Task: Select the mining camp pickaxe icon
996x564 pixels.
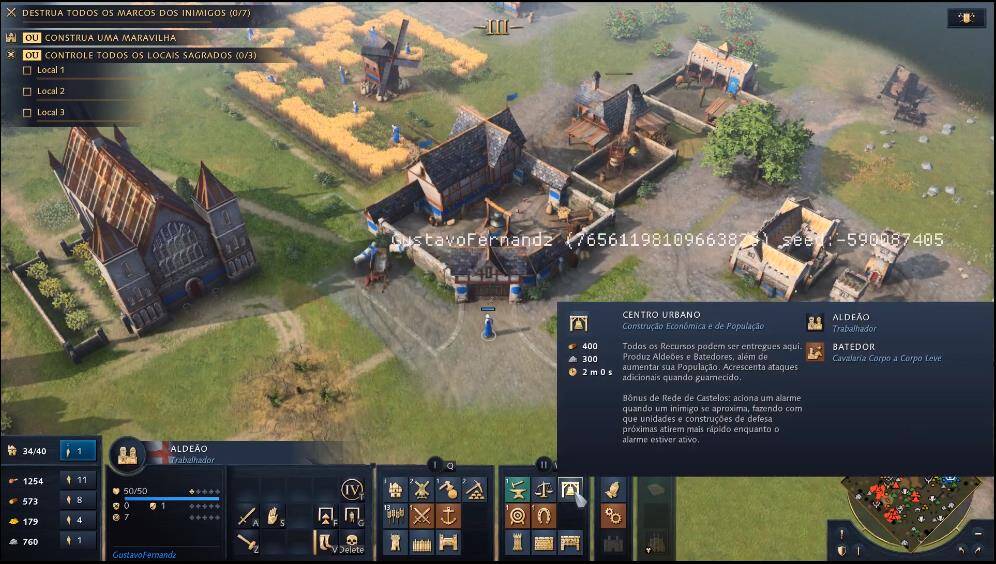Action: click(x=476, y=490)
